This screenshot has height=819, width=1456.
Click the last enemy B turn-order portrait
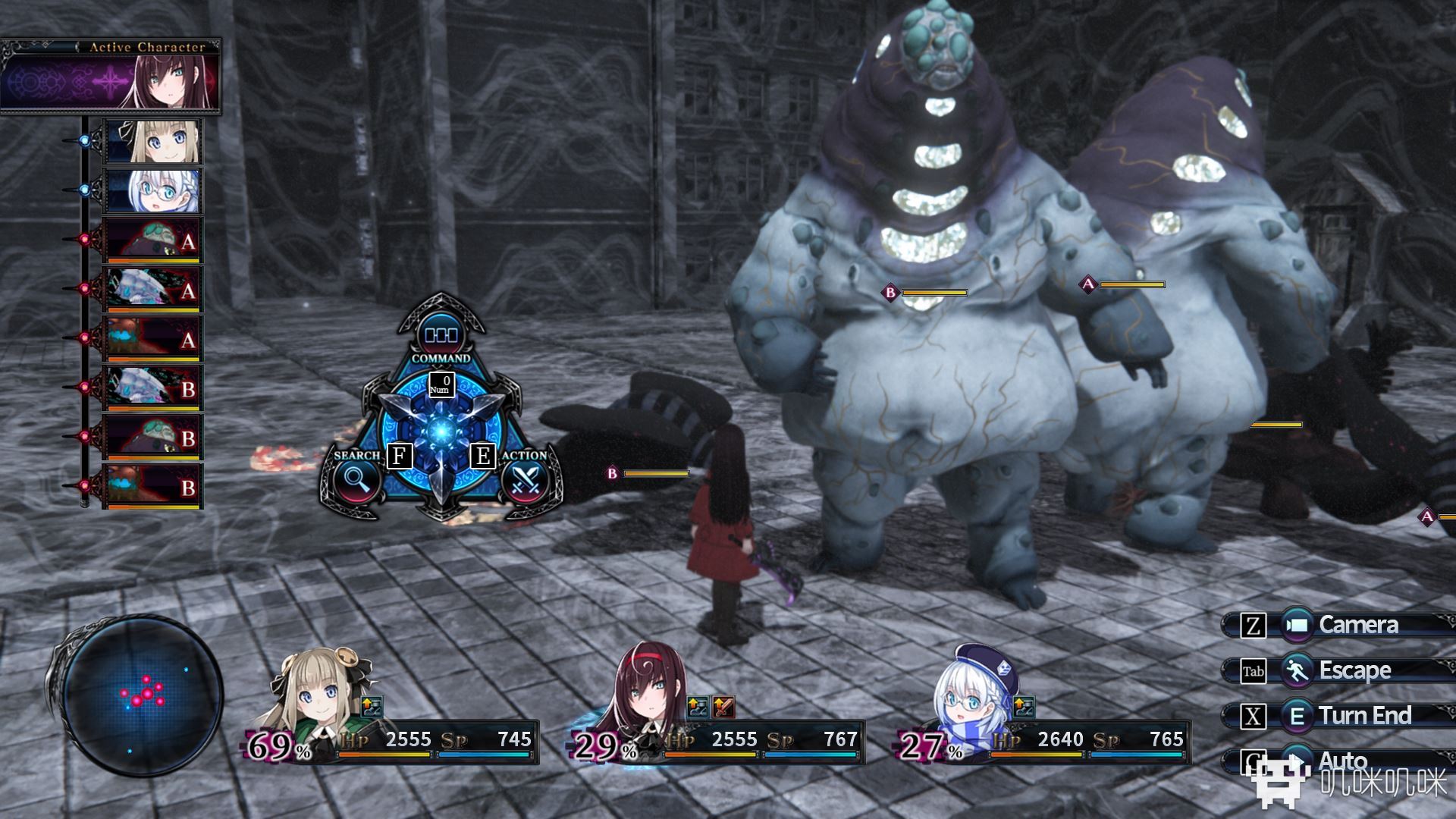[152, 486]
